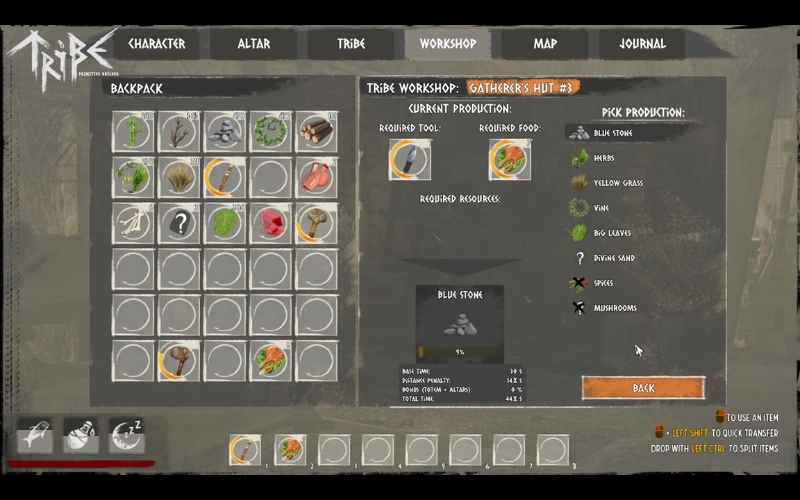
Task: Select Blue Stone in the production list
Action: pyautogui.click(x=612, y=133)
